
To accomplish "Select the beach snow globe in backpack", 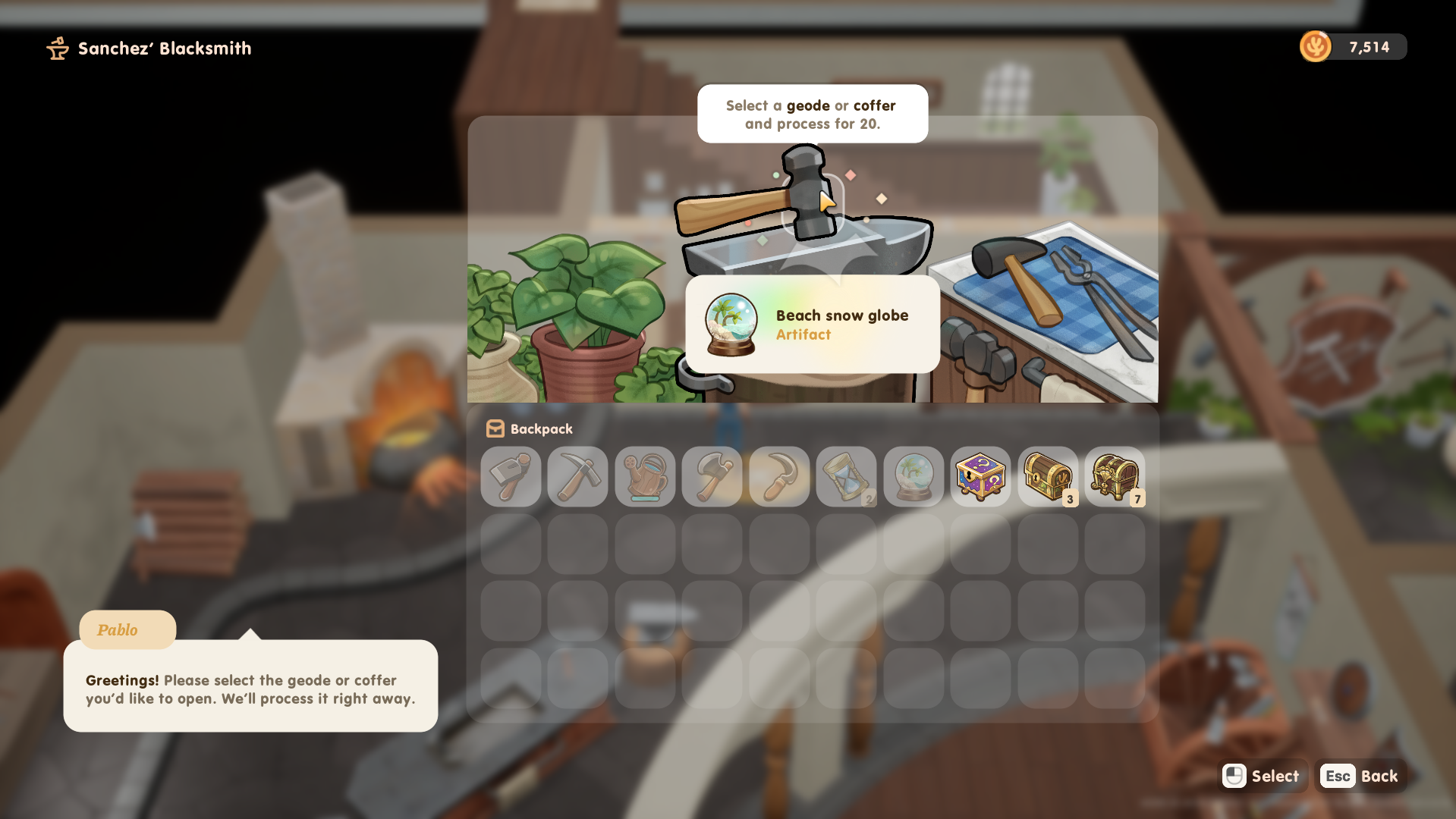I will (914, 476).
